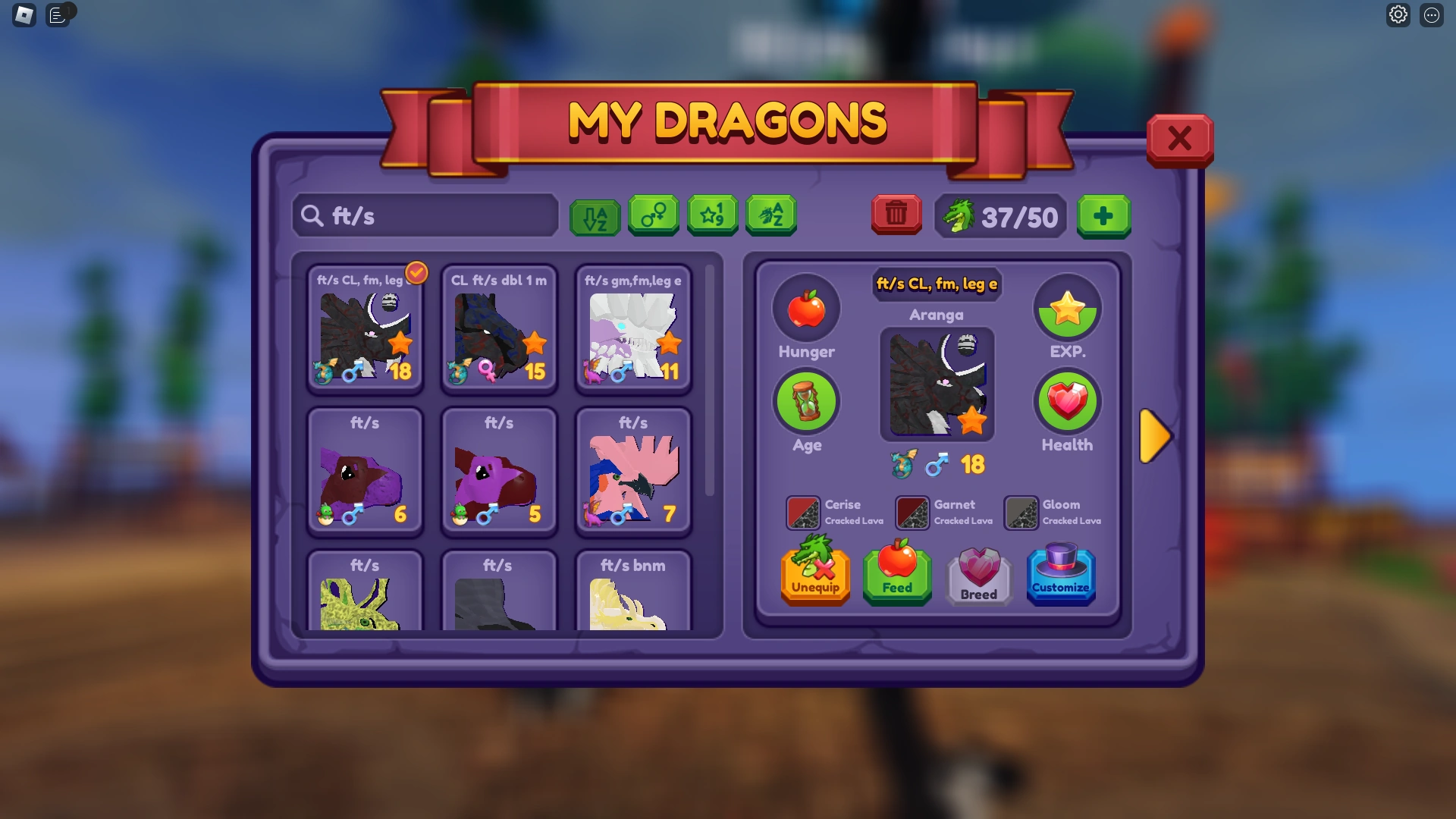
Task: Click the dragon species sort icon
Action: pos(770,215)
